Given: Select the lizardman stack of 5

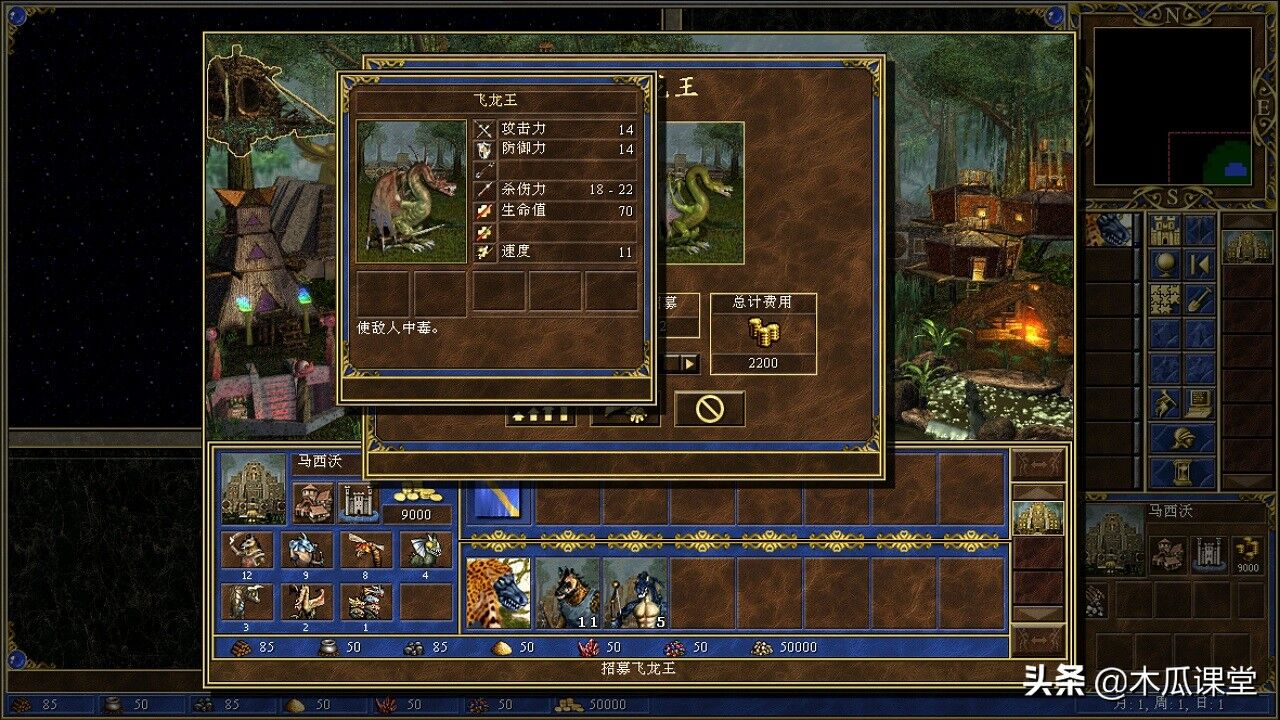Looking at the screenshot, I should (x=635, y=593).
